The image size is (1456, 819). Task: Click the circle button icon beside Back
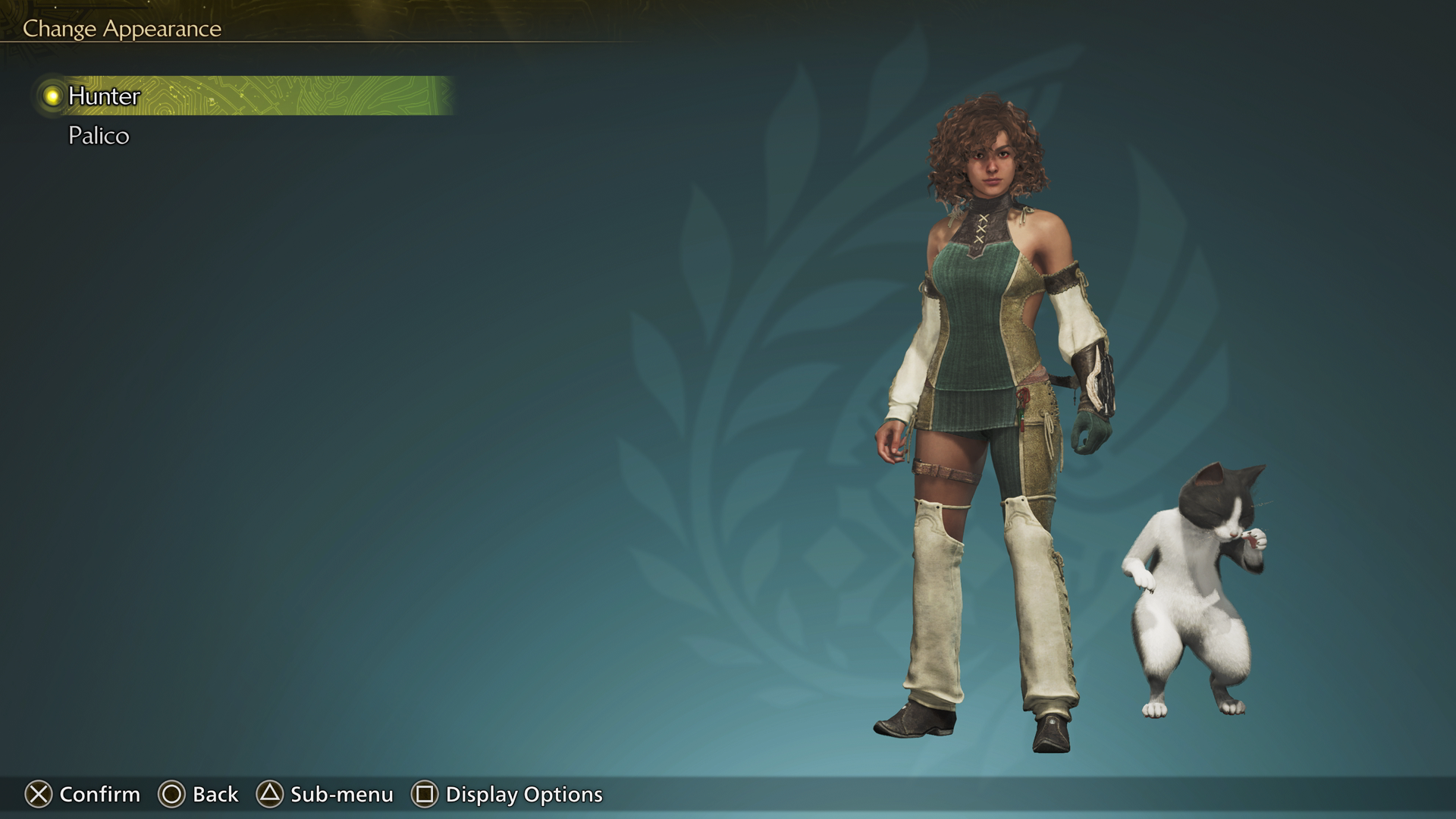(x=172, y=795)
